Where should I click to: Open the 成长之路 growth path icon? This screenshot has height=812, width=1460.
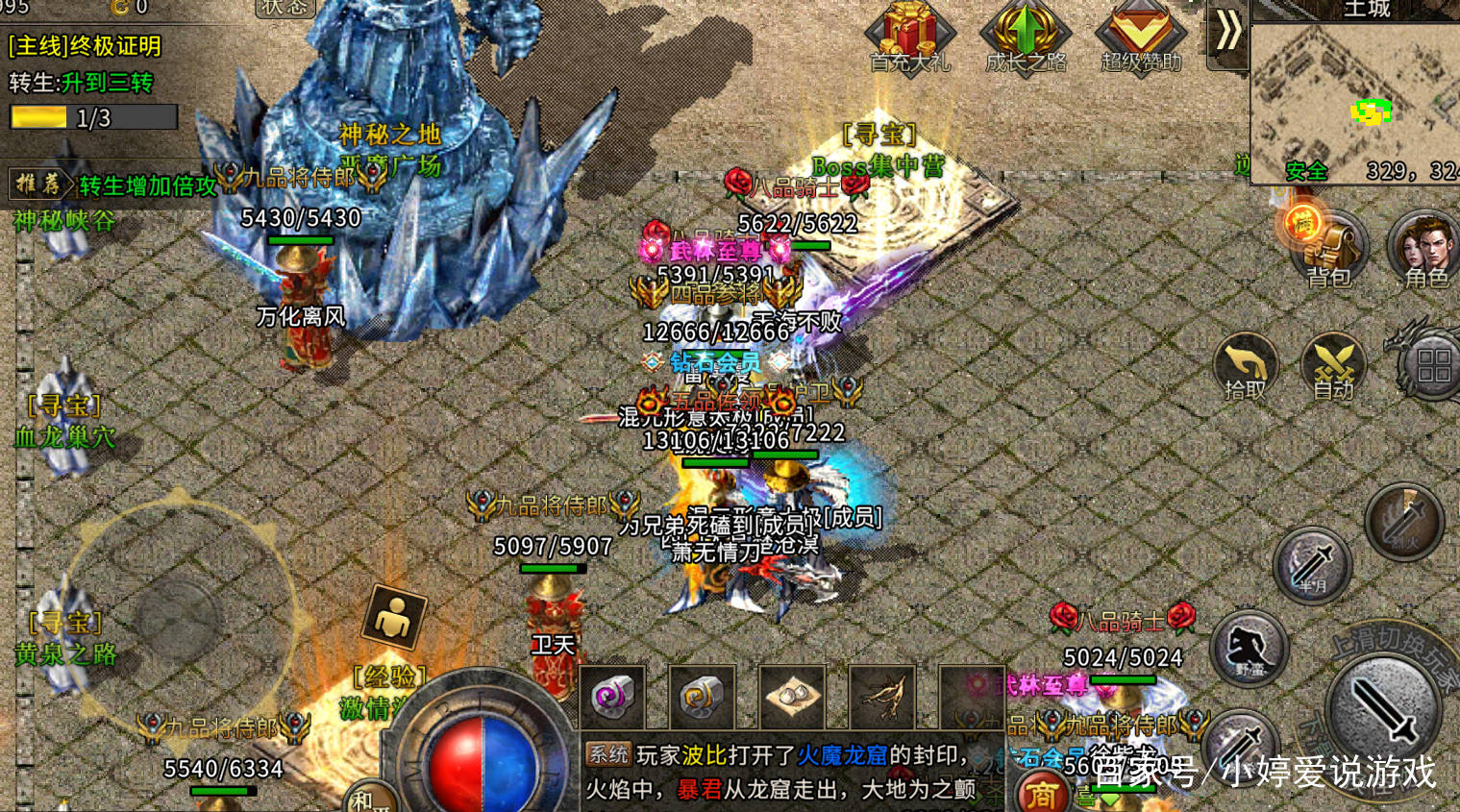click(x=1025, y=37)
